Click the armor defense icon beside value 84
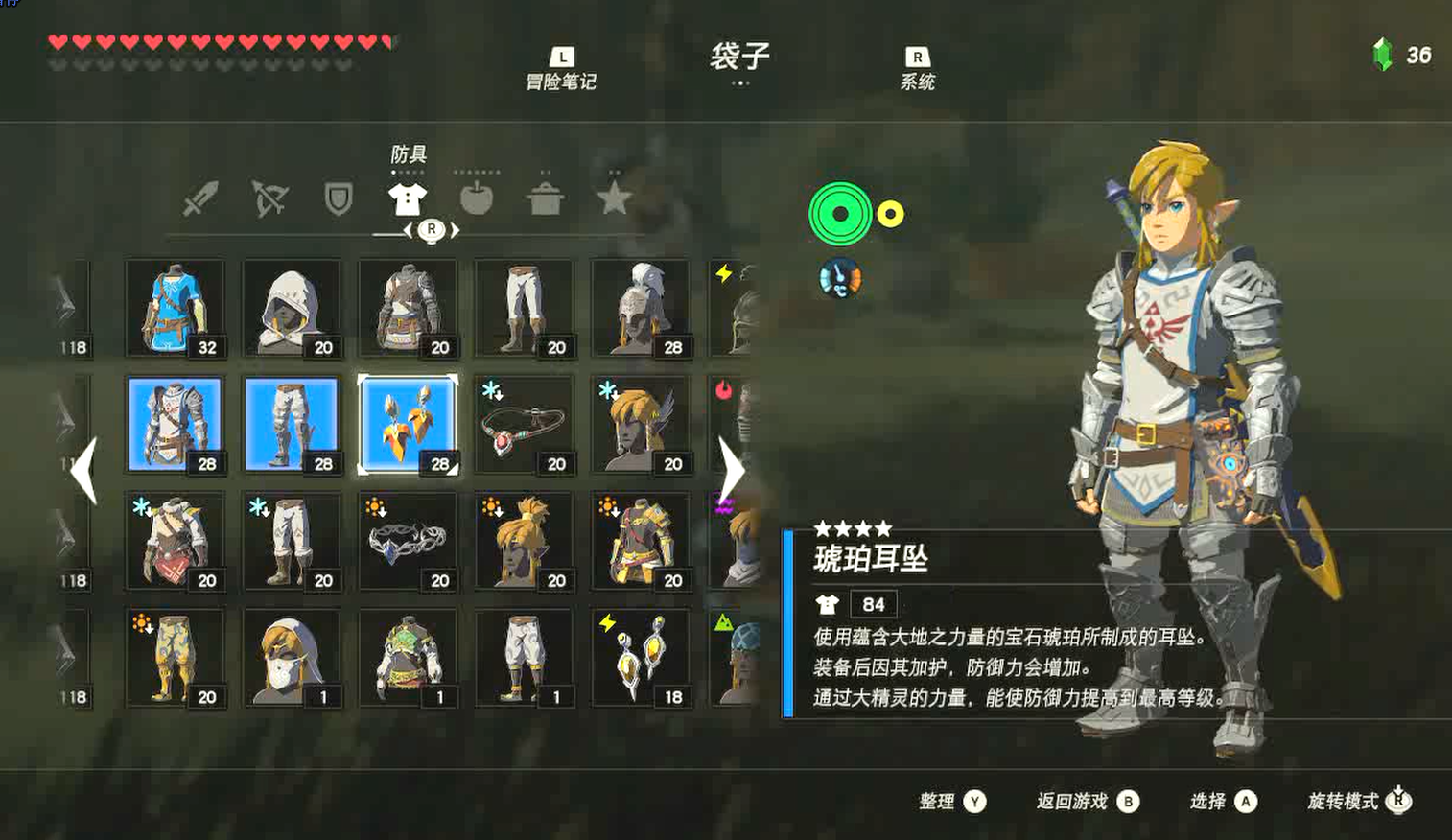The width and height of the screenshot is (1452, 840). (827, 604)
